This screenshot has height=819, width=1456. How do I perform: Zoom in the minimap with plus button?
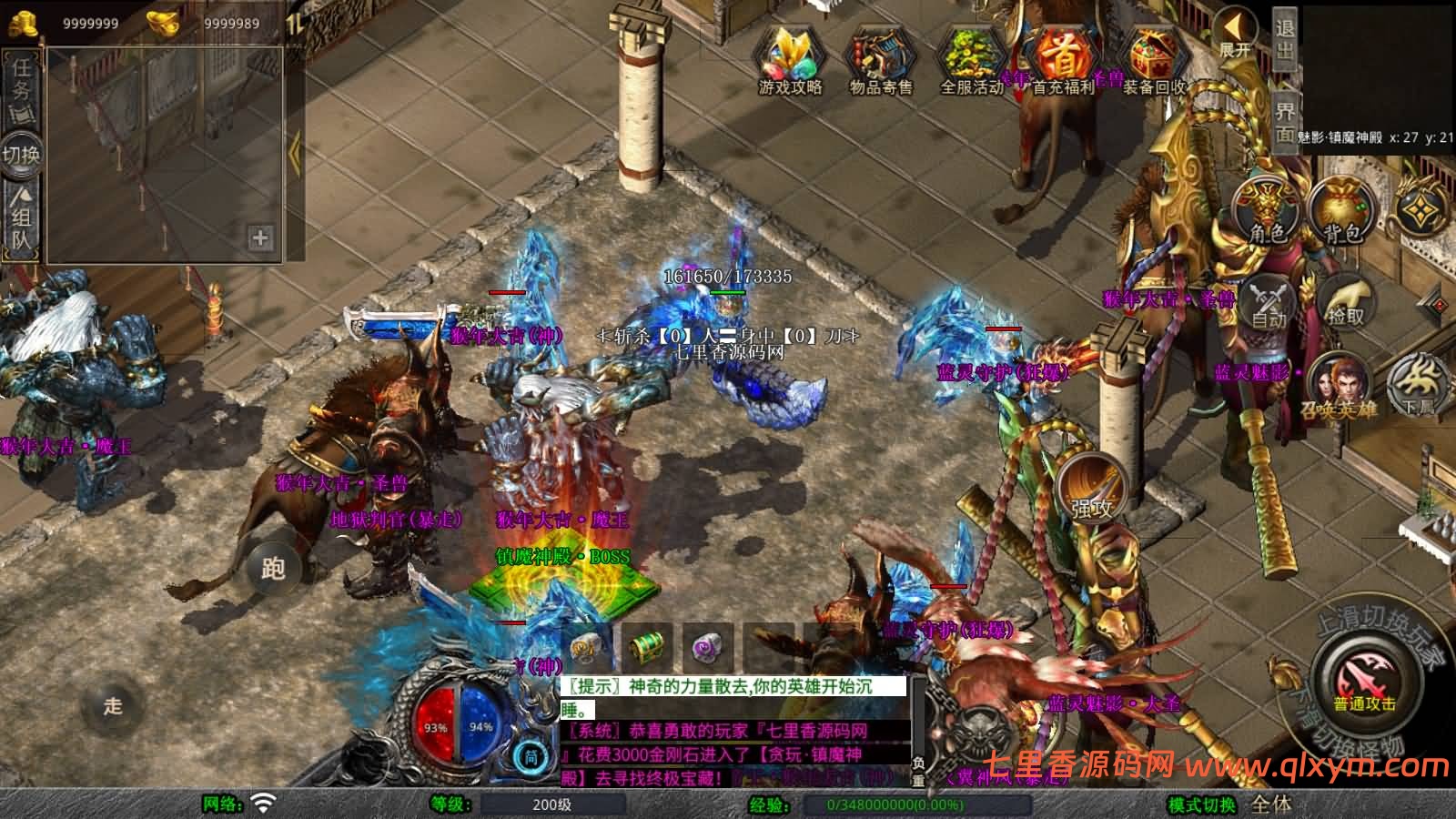point(259,239)
